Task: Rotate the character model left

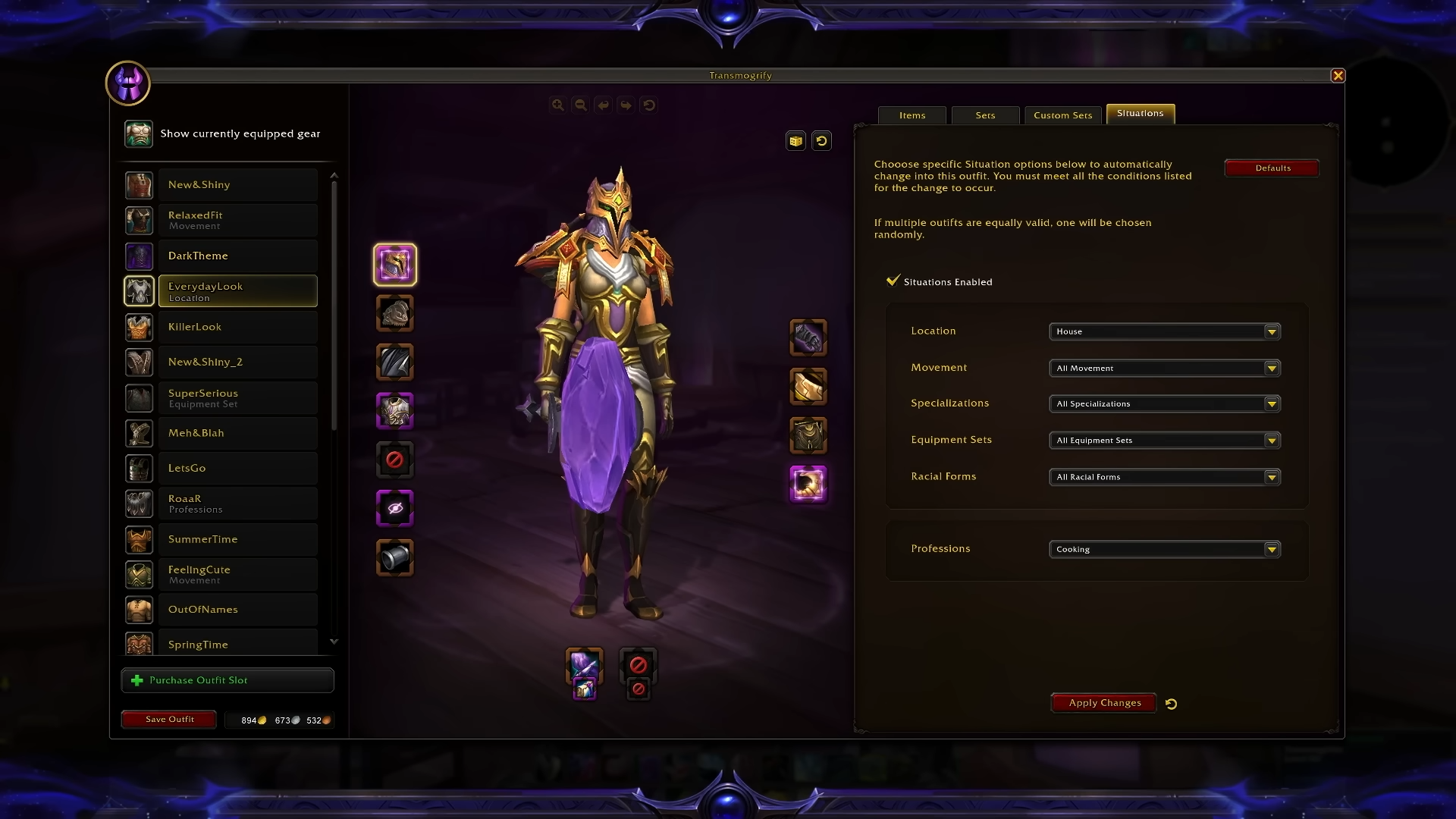Action: pyautogui.click(x=604, y=105)
